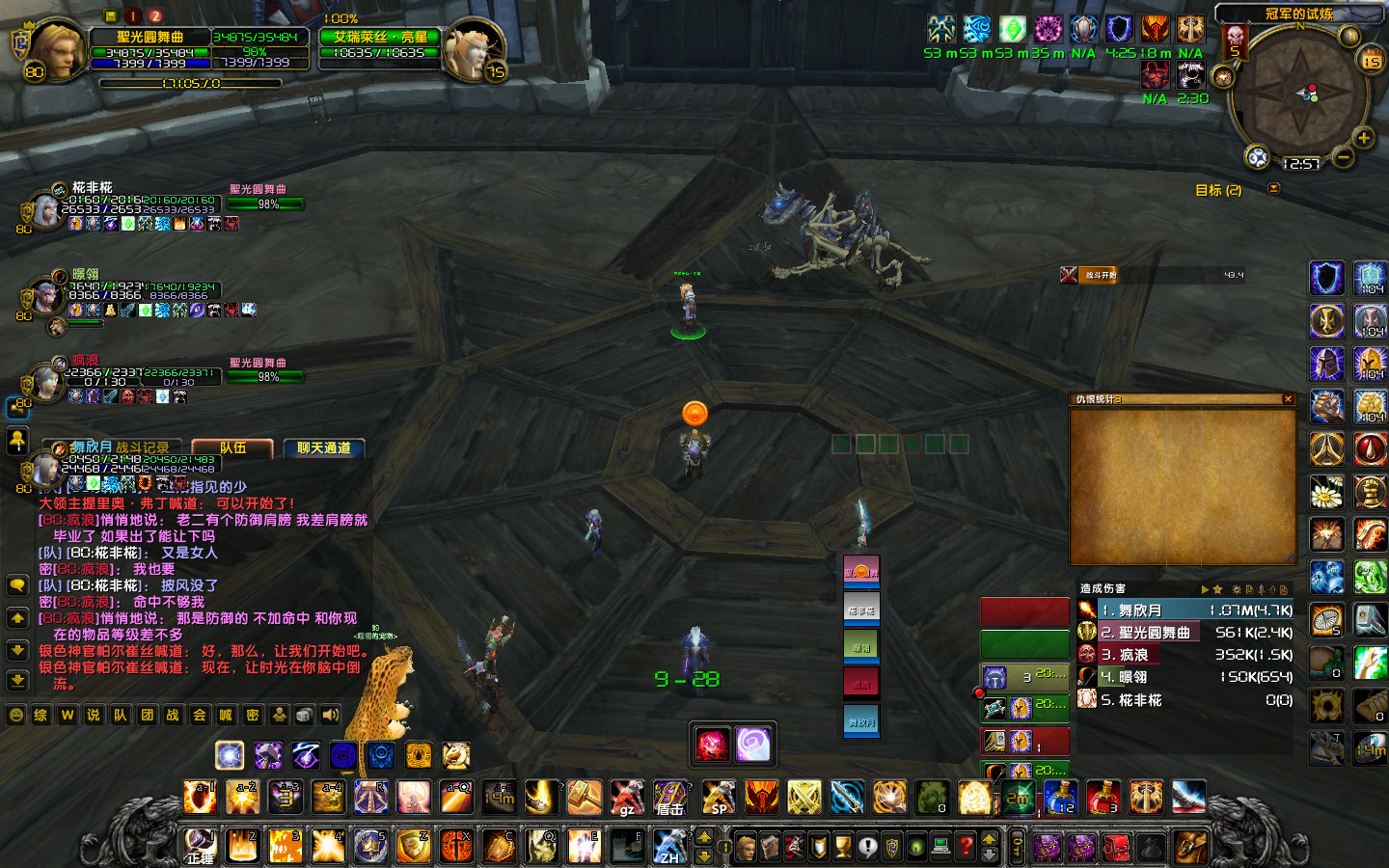
Task: Select 舞欣月 in the damage meter list
Action: point(1157,610)
